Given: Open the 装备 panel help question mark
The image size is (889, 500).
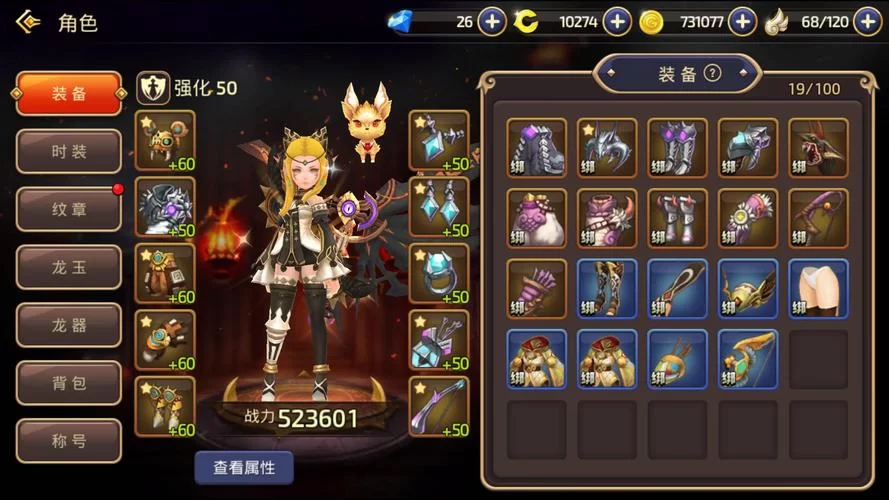Looking at the screenshot, I should tap(712, 73).
